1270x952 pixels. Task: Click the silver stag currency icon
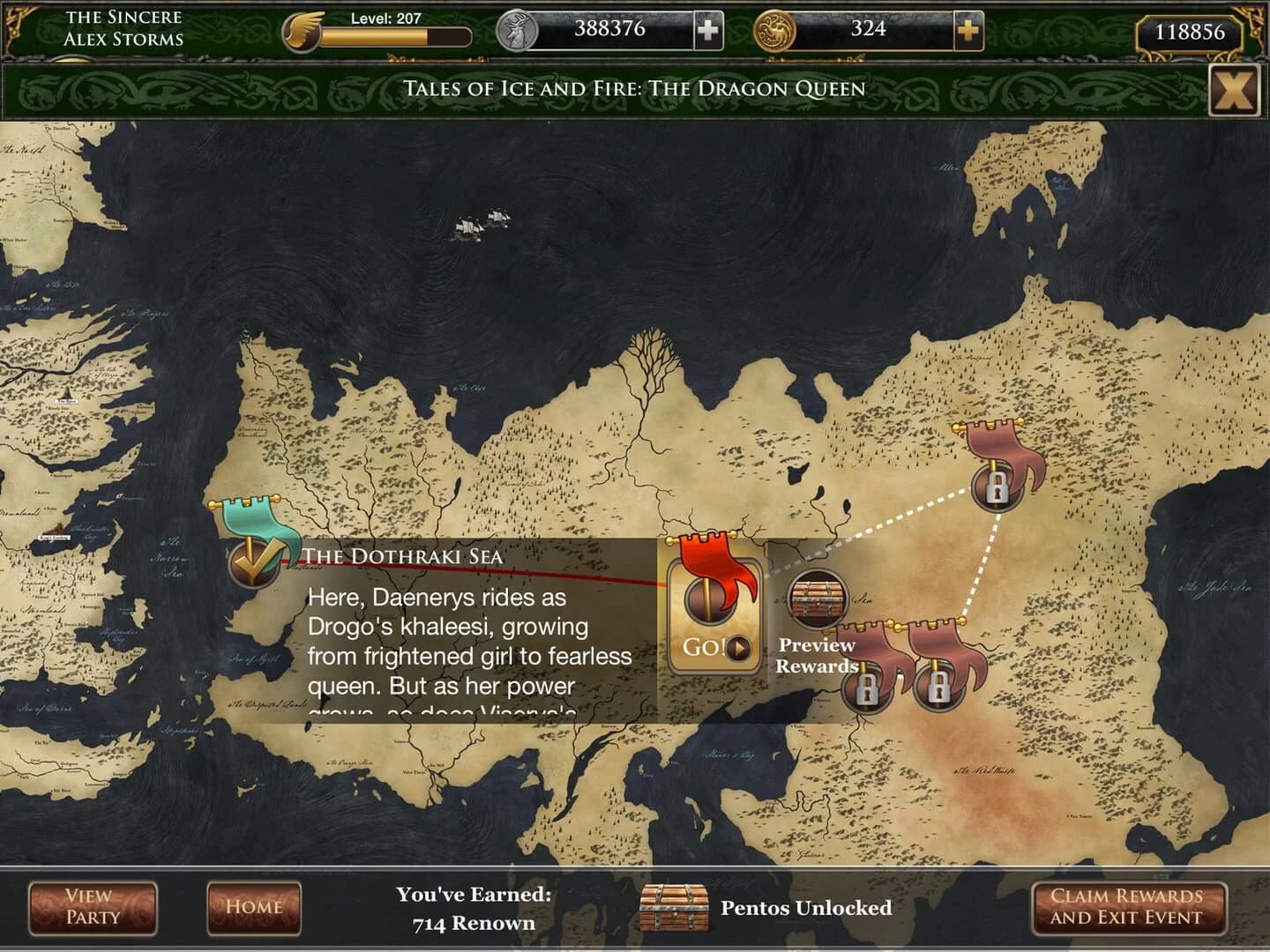pos(519,28)
